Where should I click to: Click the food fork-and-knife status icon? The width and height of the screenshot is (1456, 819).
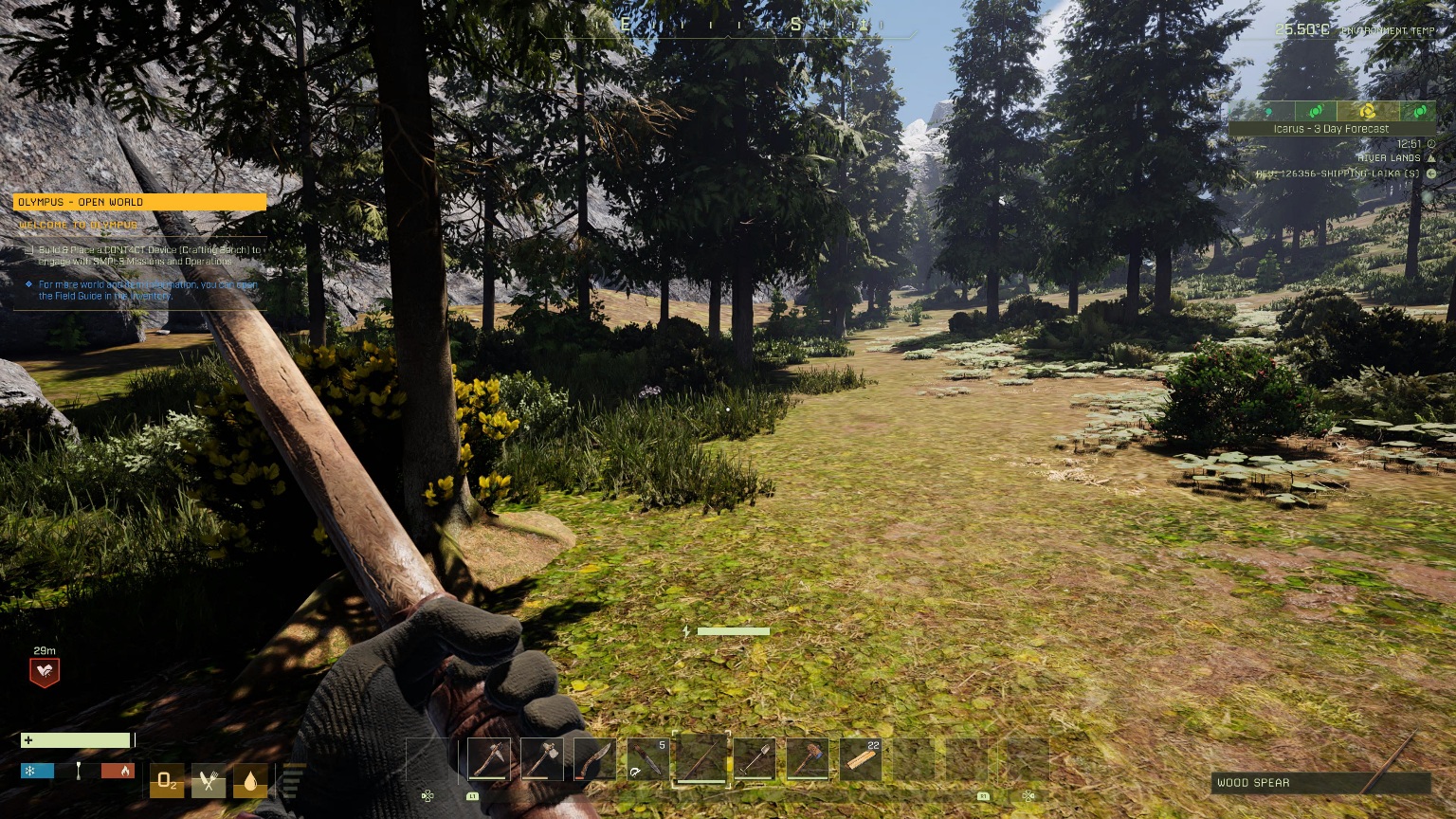tap(209, 781)
